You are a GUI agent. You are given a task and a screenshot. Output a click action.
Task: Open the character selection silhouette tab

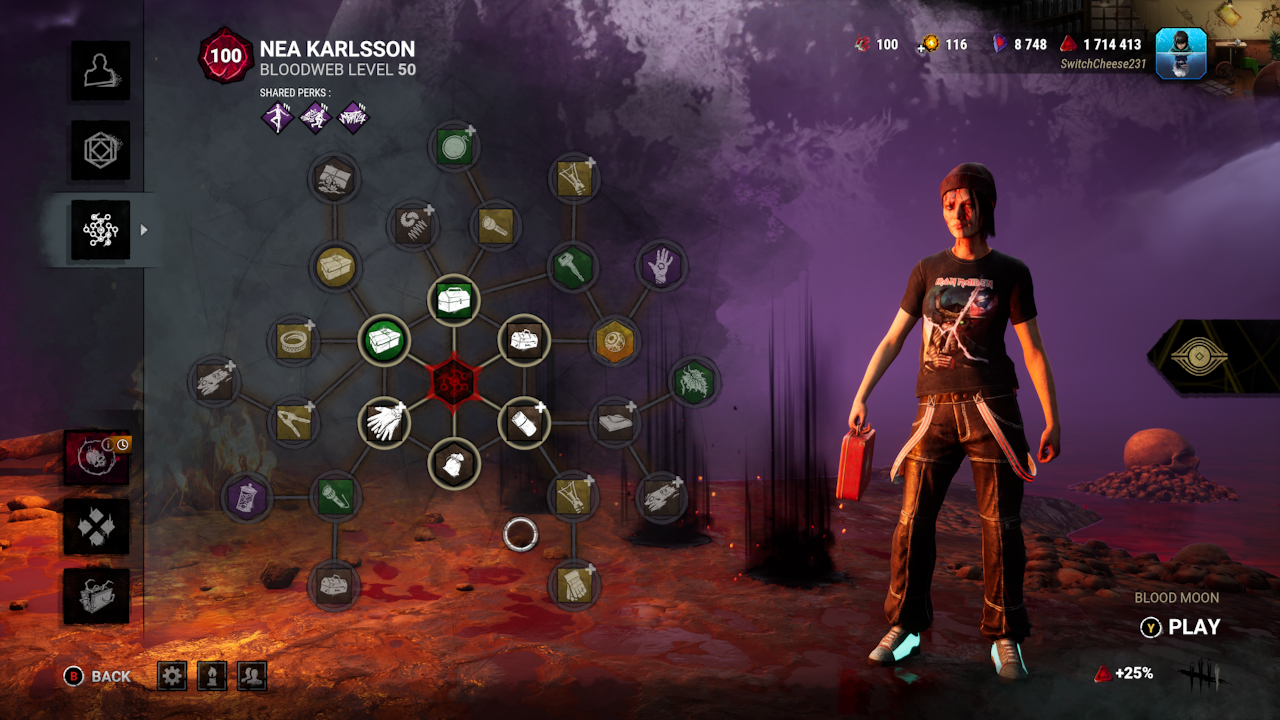(100, 70)
